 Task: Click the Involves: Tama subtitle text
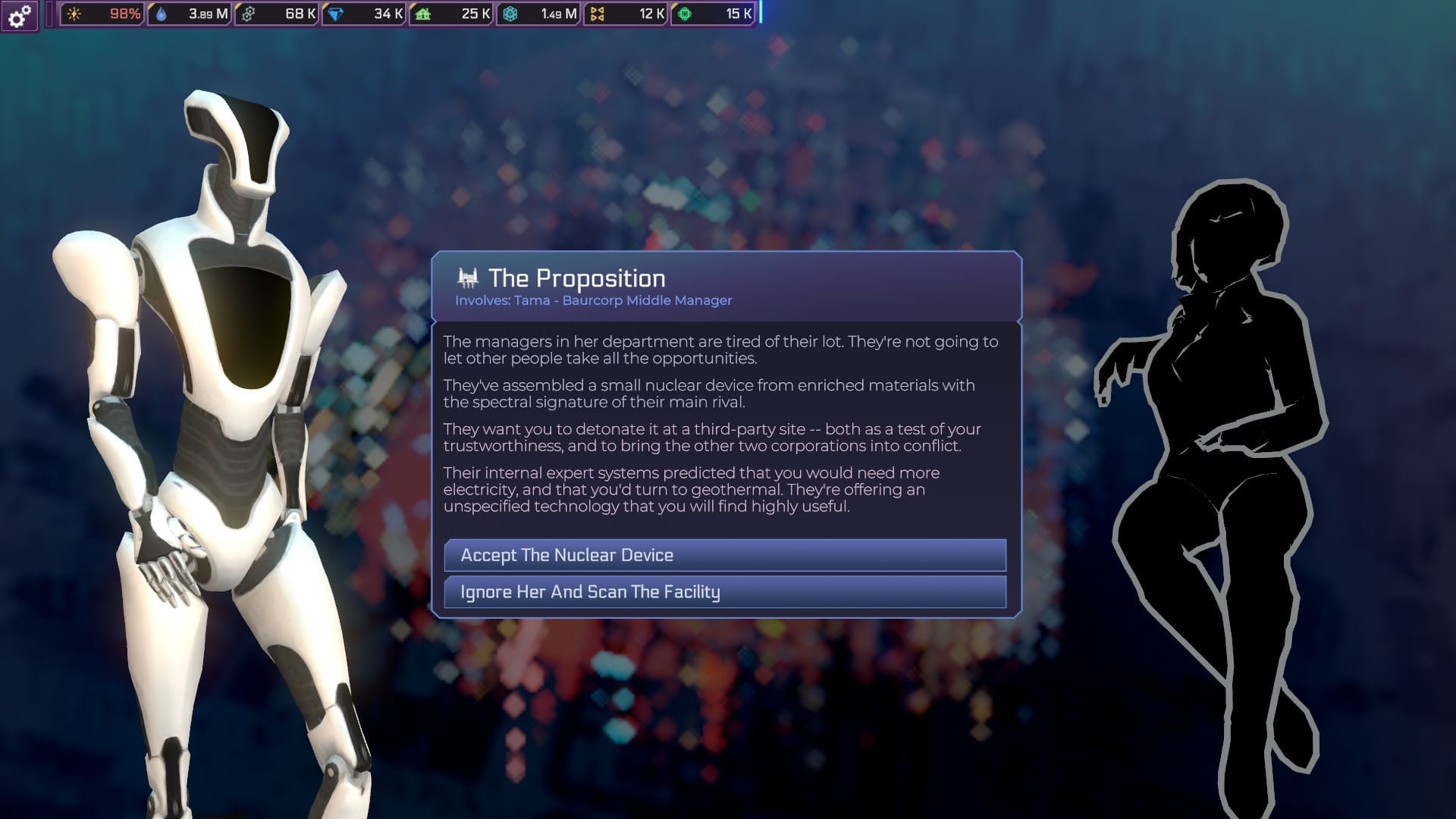591,300
